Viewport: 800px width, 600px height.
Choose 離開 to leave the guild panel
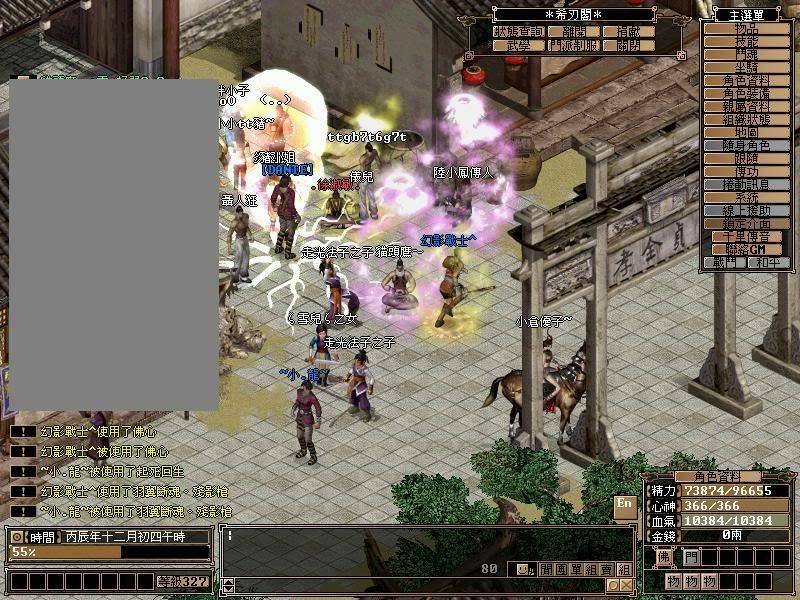575,32
